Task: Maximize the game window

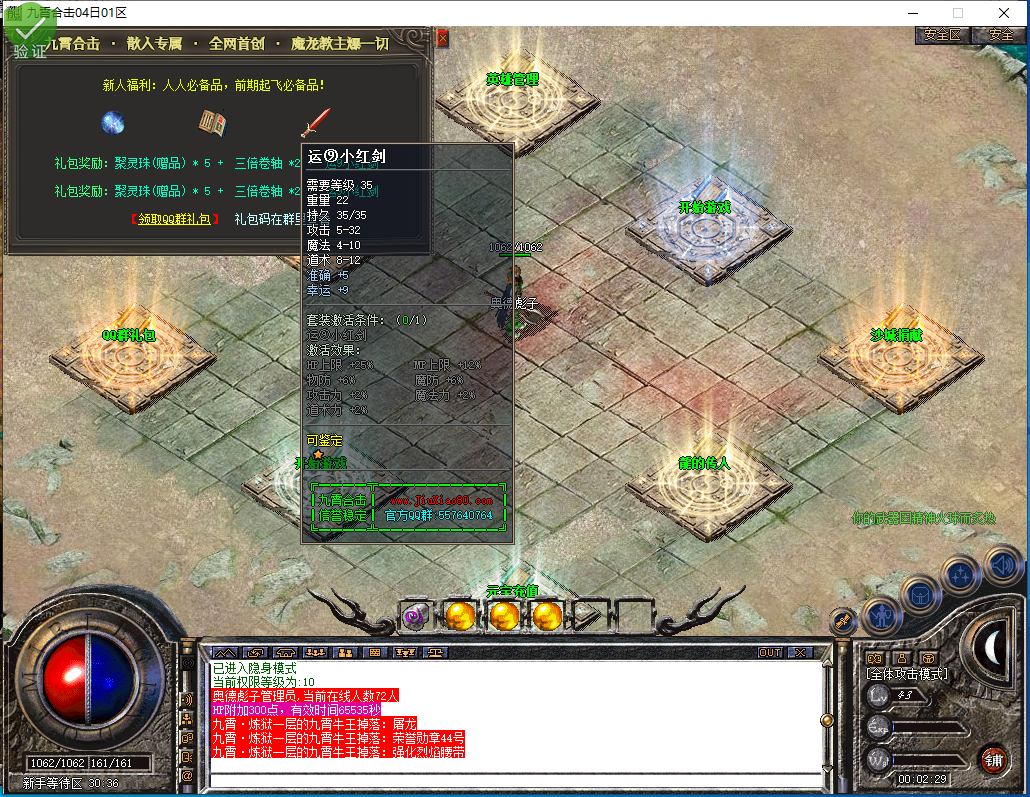Action: coord(957,13)
